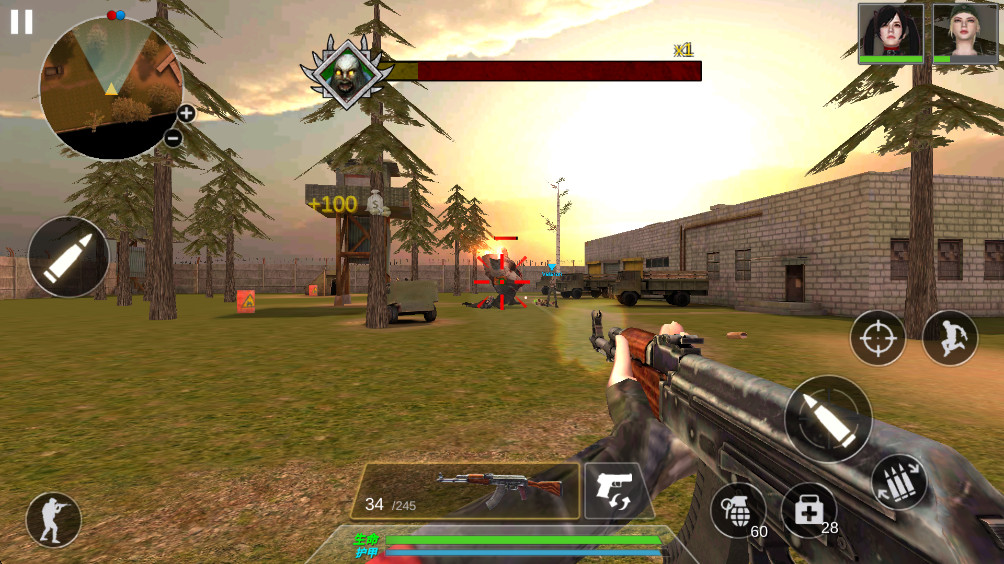Open the circular minimap
Screen dimensions: 1004x564
(x=110, y=88)
